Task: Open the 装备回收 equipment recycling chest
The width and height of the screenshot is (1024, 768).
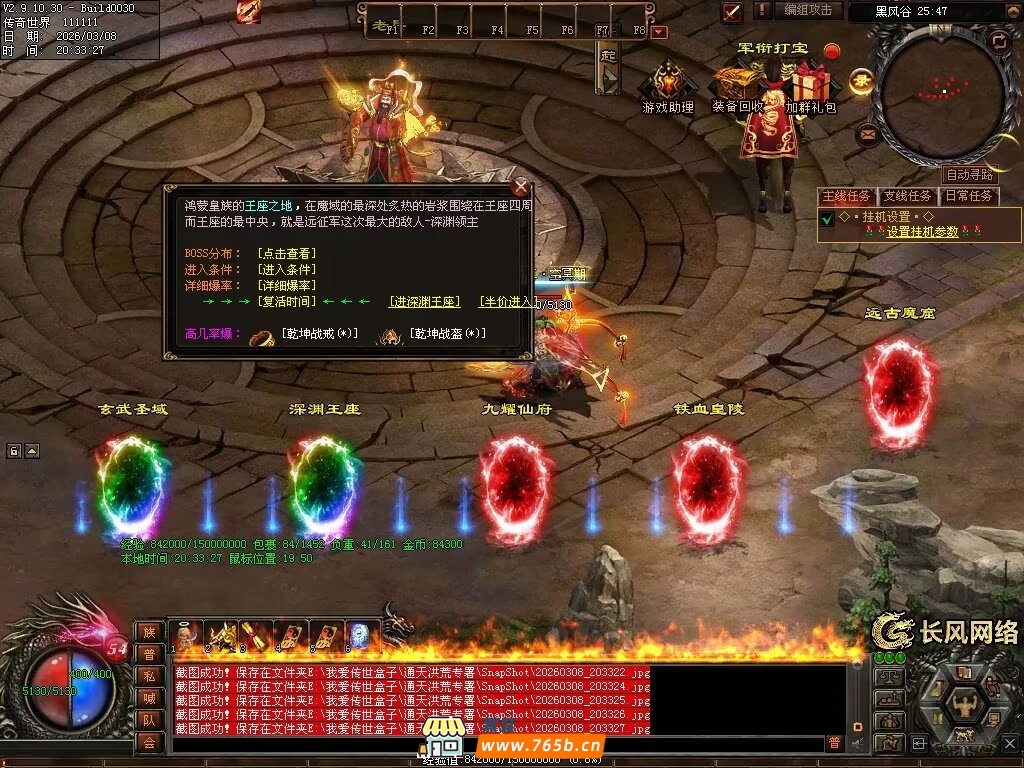Action: point(738,88)
